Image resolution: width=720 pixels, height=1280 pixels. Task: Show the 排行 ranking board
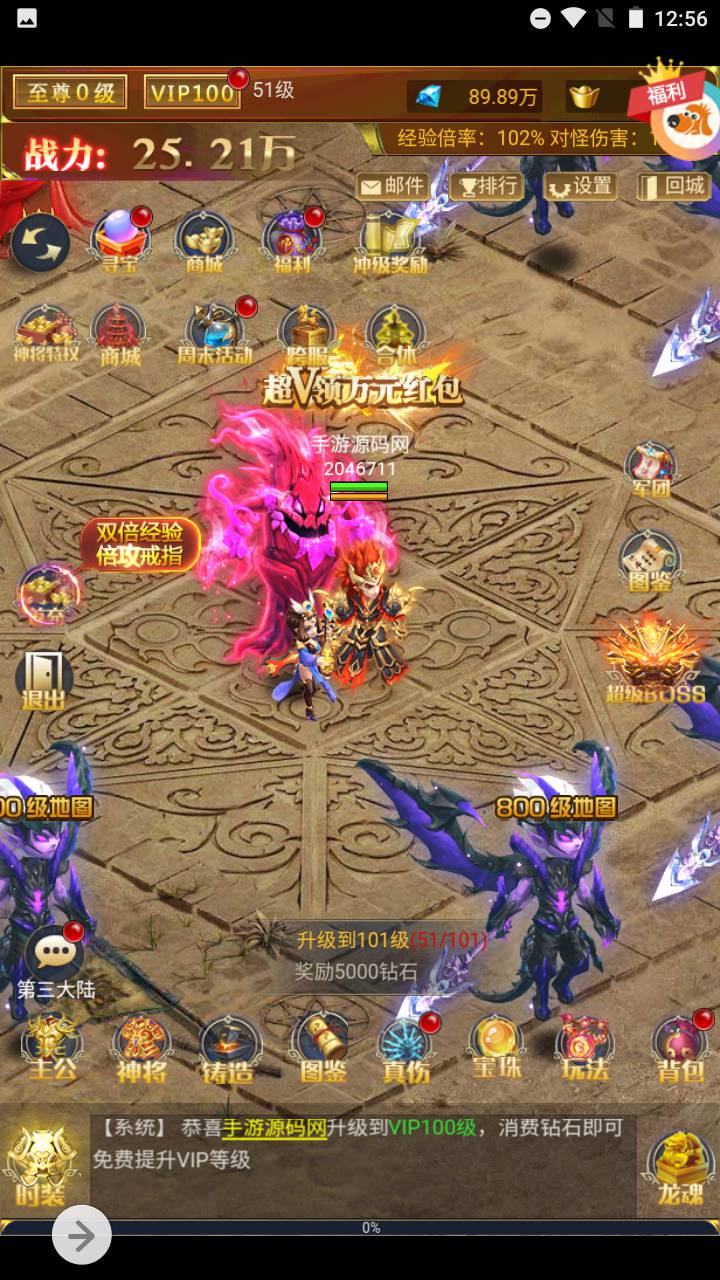click(485, 186)
